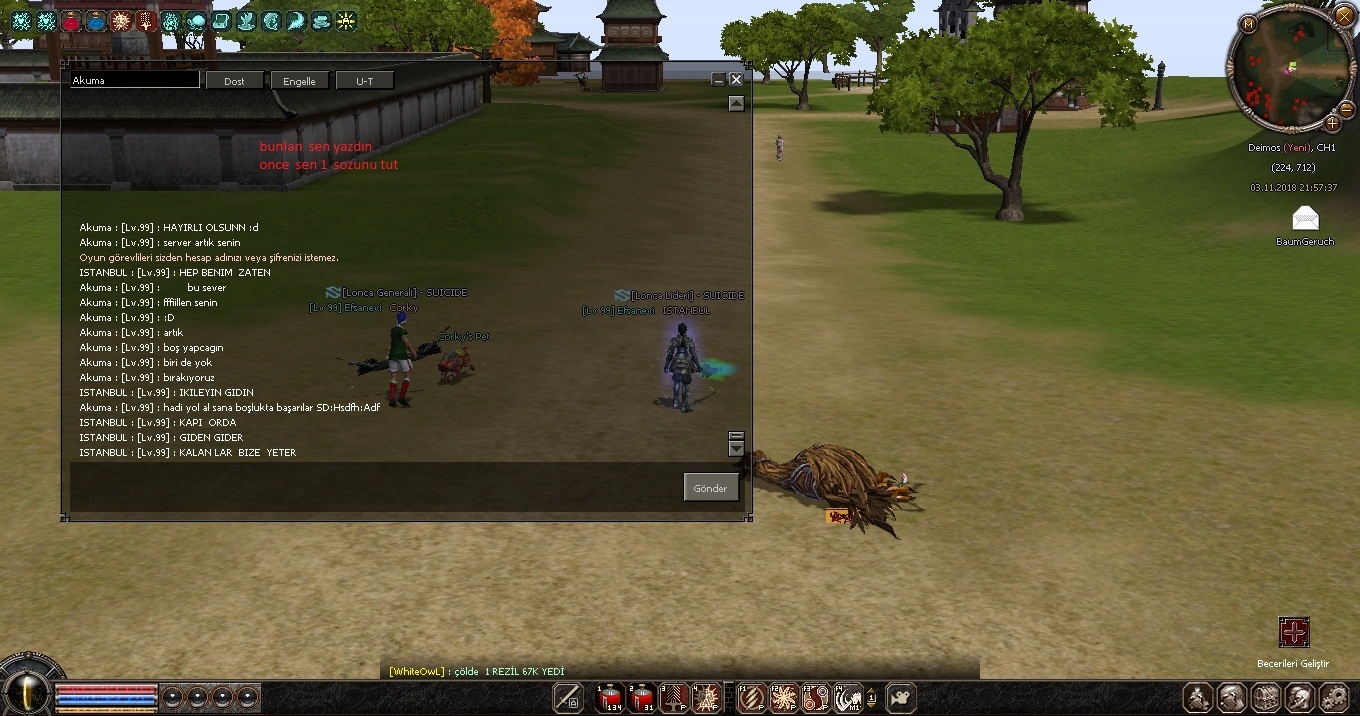Close the minimap with its X button
The height and width of the screenshot is (716, 1360).
tap(1345, 16)
